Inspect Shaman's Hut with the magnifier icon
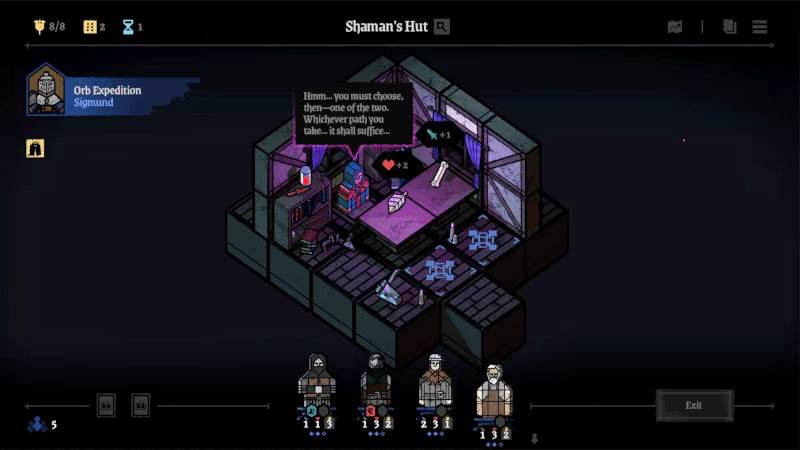This screenshot has width=800, height=450. tap(442, 27)
